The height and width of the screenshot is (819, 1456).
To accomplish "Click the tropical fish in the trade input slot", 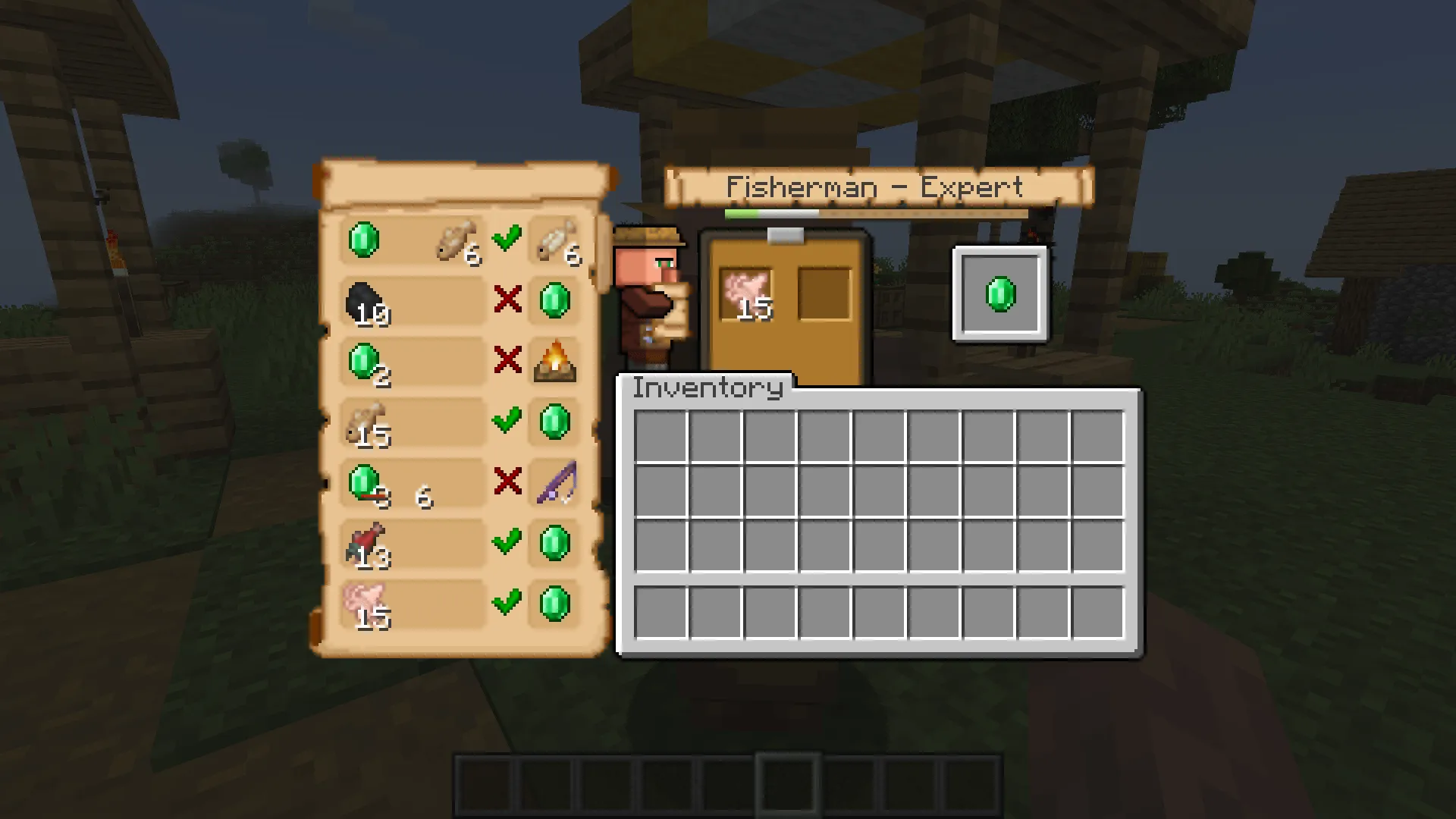I will coord(747,292).
